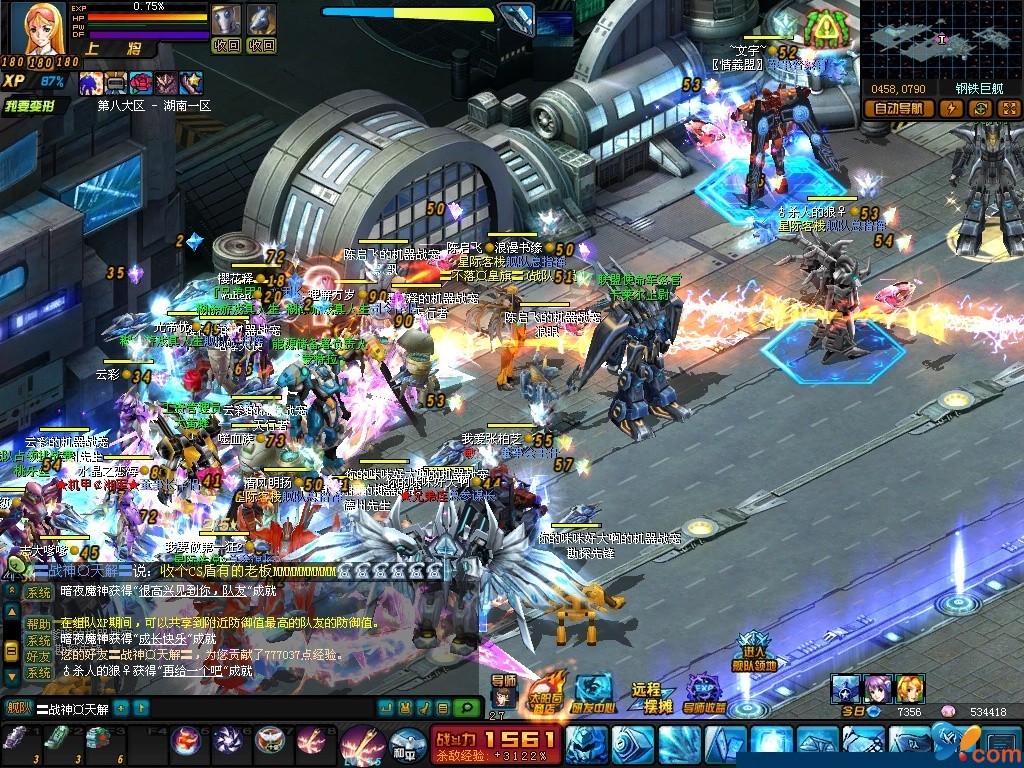The width and height of the screenshot is (1024, 768).
Task: Open the minimap in the corner
Action: tap(941, 40)
